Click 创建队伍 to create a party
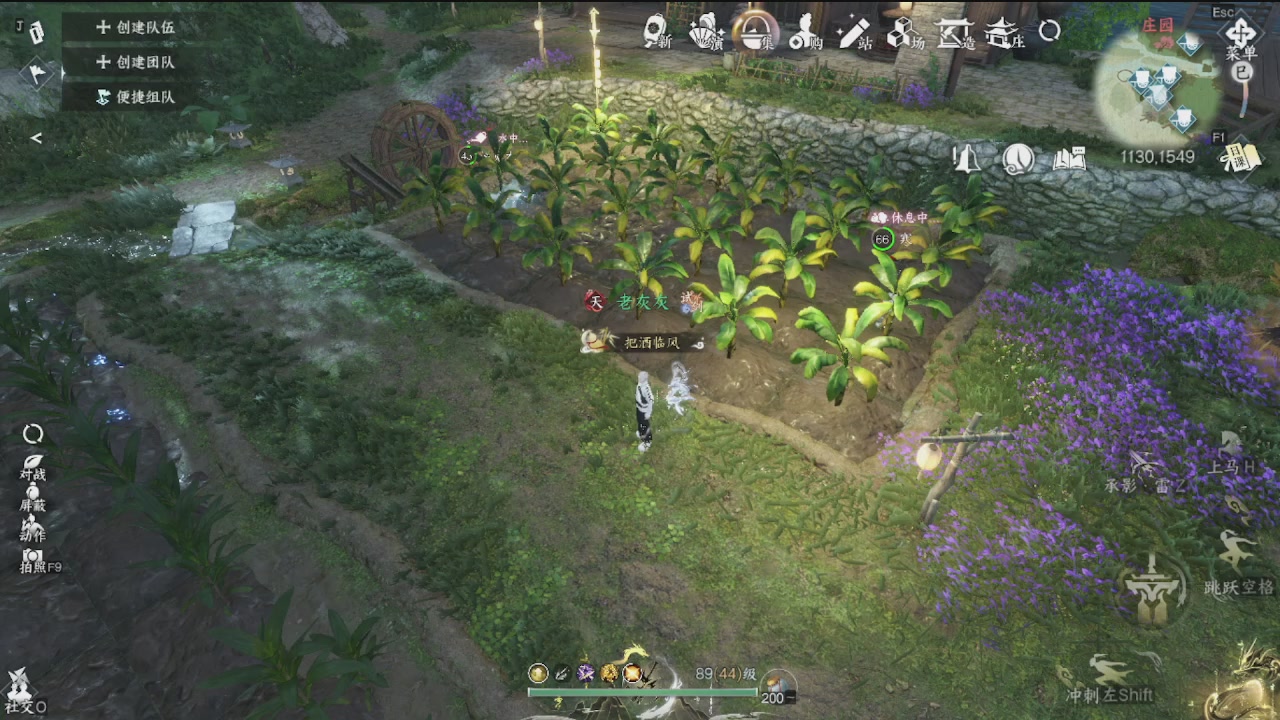Screen dimensions: 1280x720 [x=135, y=28]
